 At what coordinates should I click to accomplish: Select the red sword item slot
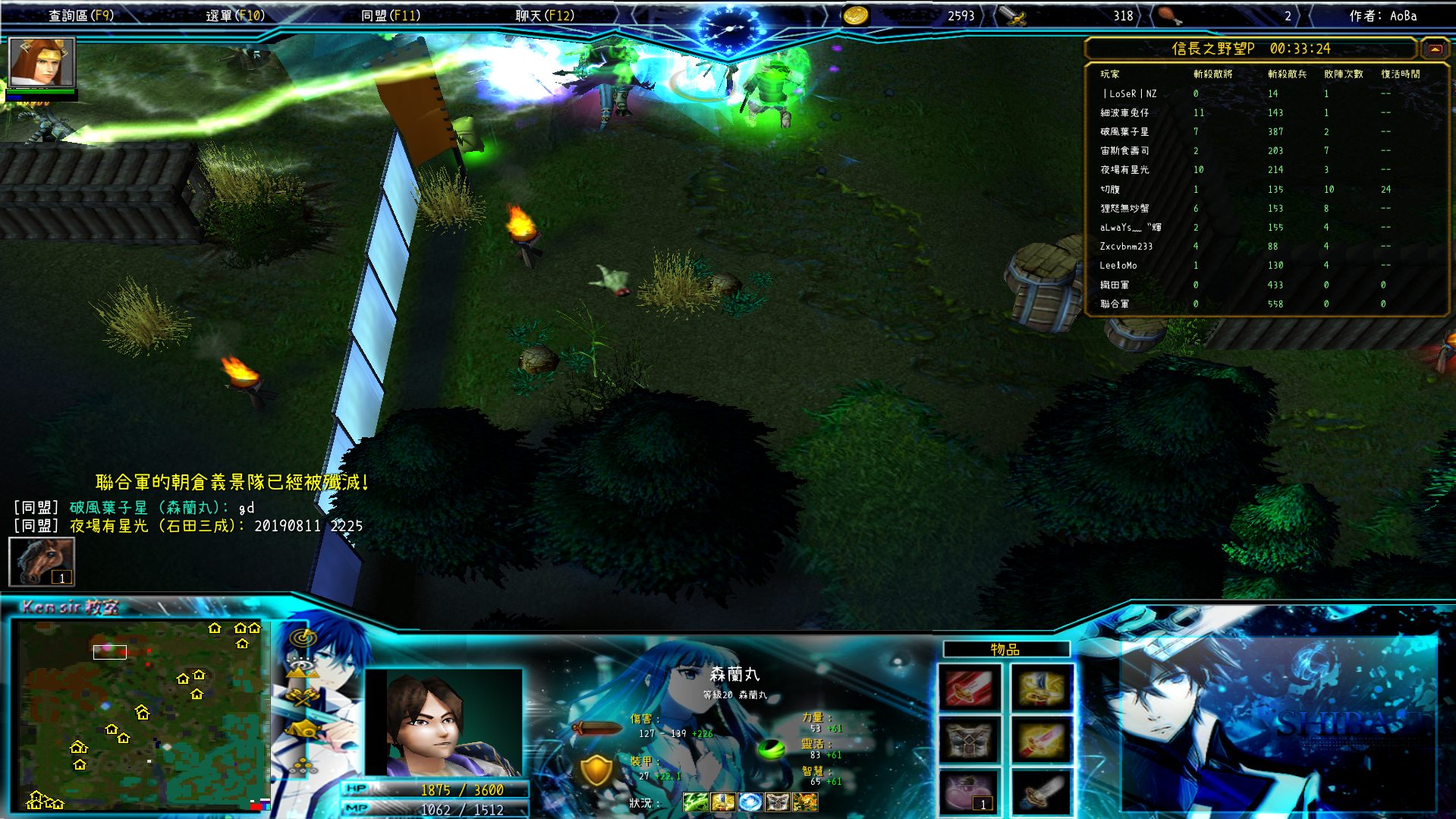tap(969, 688)
